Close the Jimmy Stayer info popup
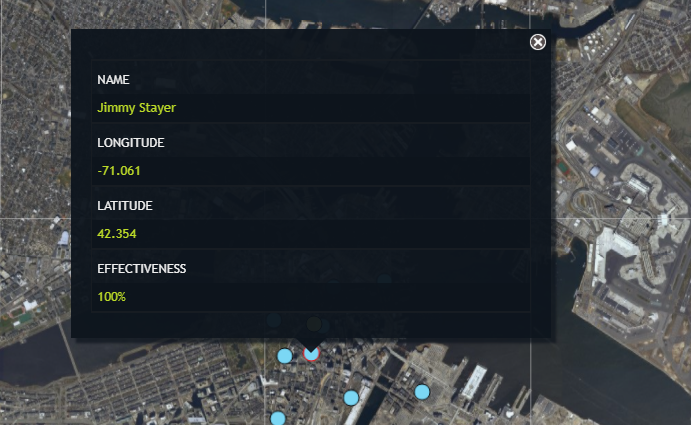 coord(538,42)
